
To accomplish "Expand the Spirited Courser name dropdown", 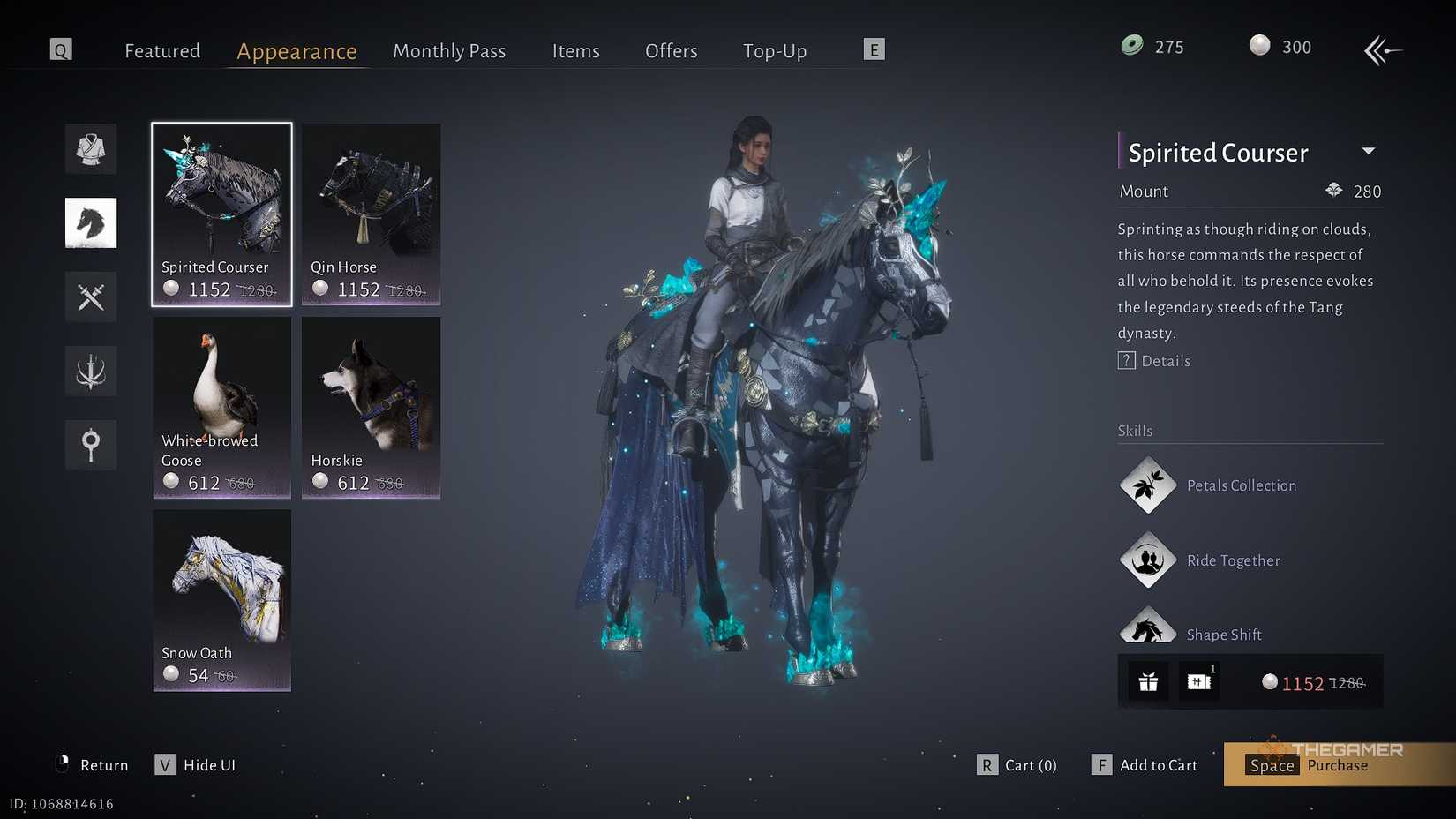I will pyautogui.click(x=1370, y=151).
